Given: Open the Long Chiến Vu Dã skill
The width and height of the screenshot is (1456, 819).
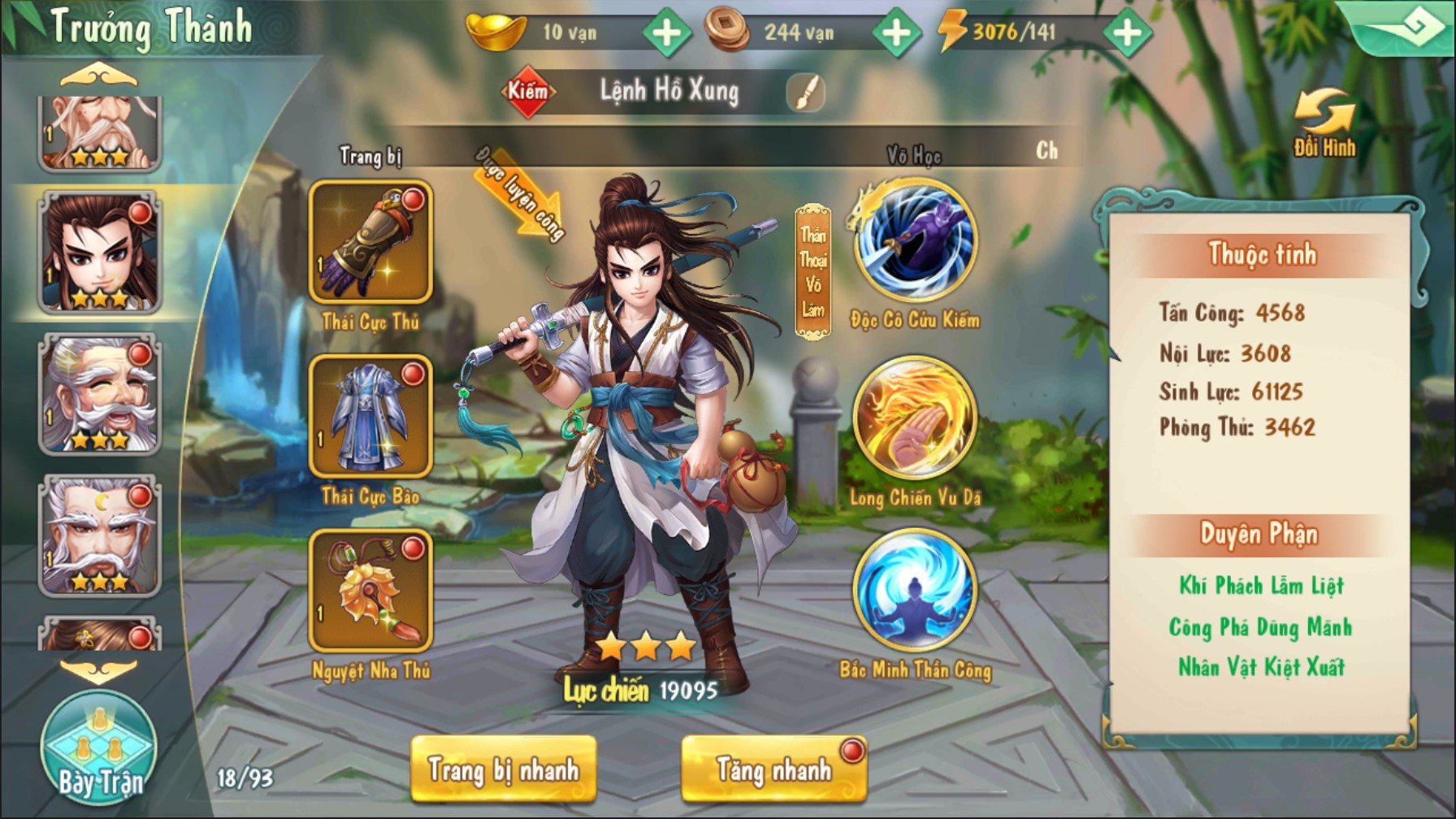Looking at the screenshot, I should 915,418.
